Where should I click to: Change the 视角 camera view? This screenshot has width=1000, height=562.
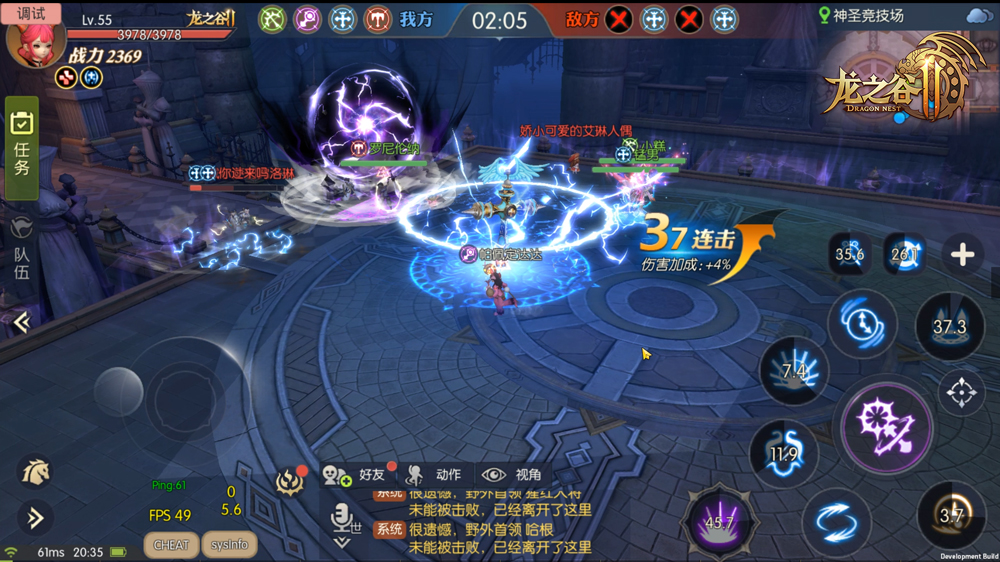pyautogui.click(x=512, y=475)
